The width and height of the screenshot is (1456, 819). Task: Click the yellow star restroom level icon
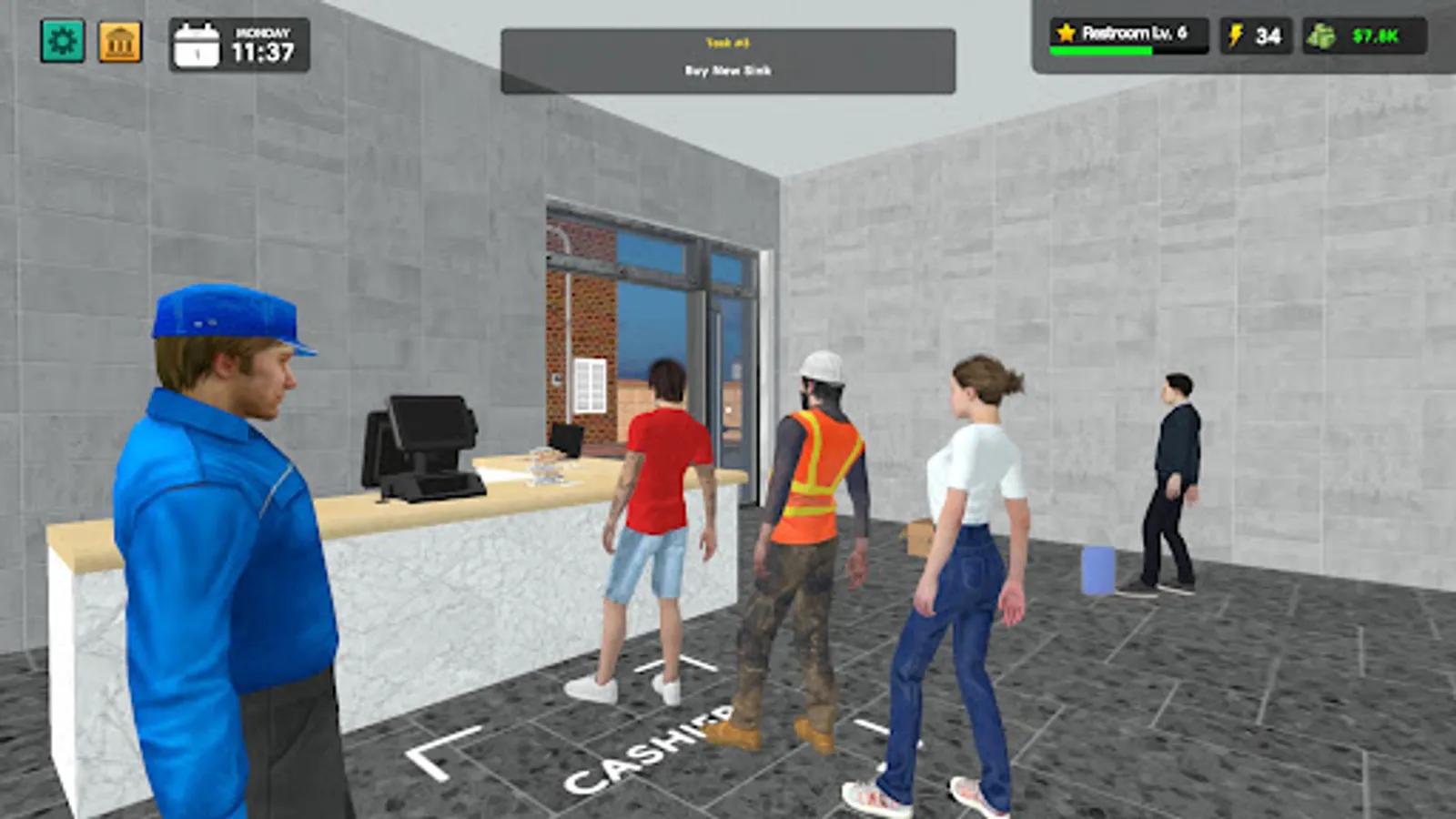coord(1065,33)
